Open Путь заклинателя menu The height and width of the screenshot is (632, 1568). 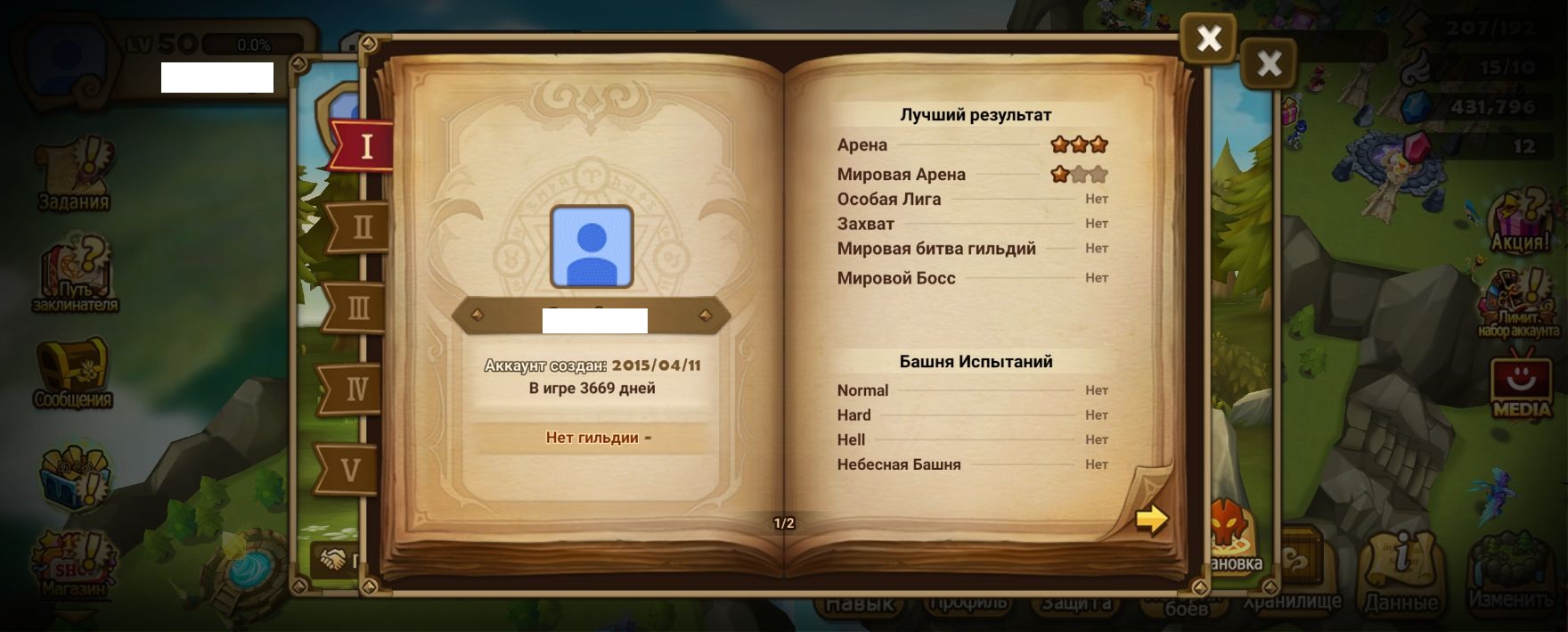pos(76,276)
